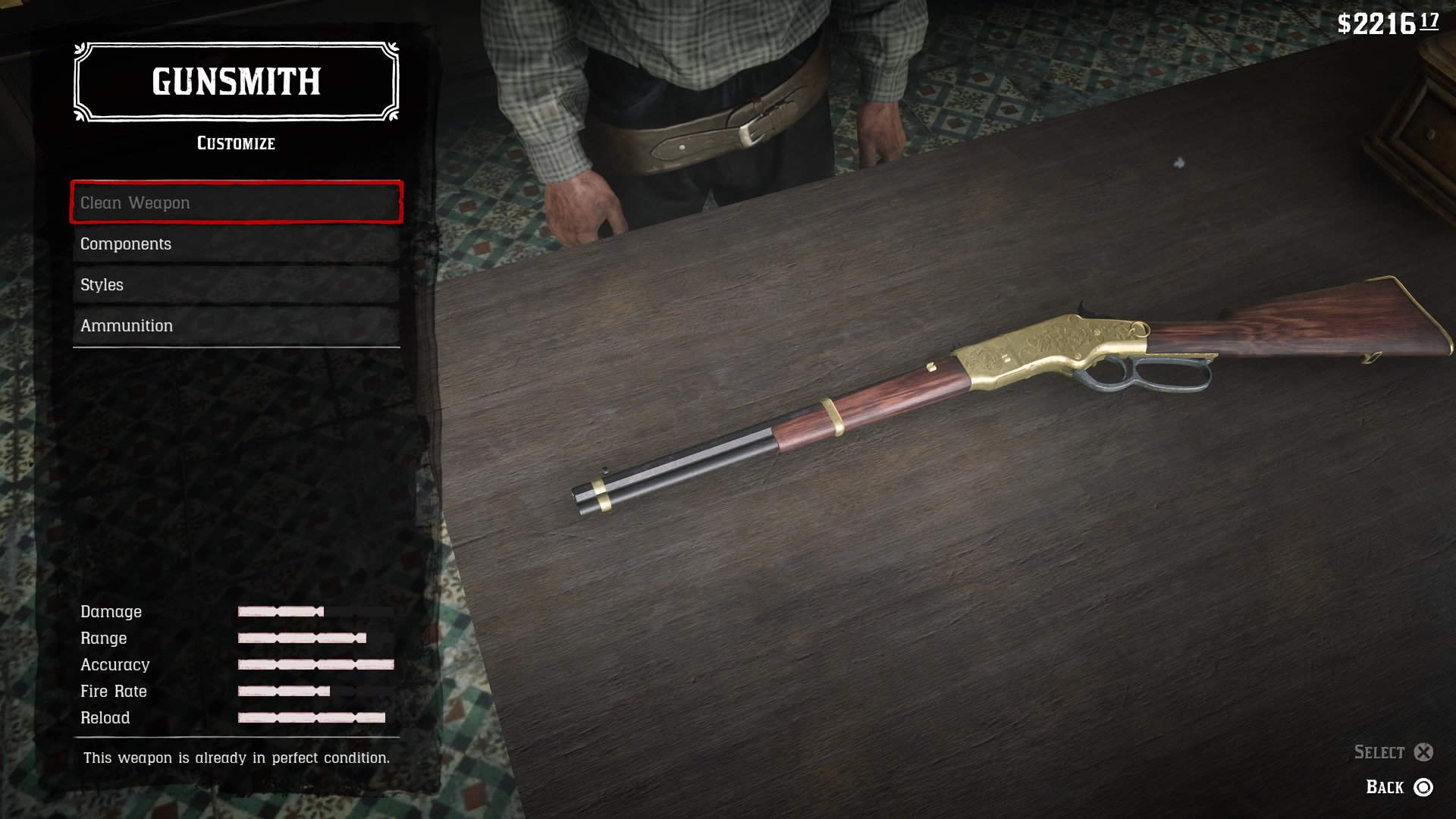1456x819 pixels.
Task: Click the GUNSMITH title banner
Action: [234, 82]
